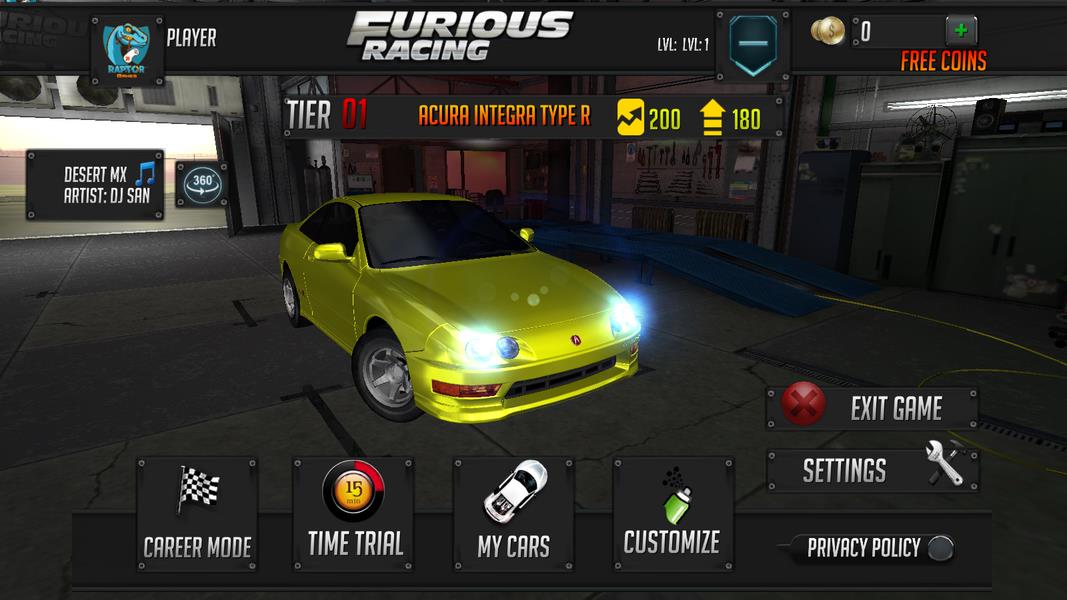This screenshot has width=1067, height=600.
Task: Open the Customize spray paint menu
Action: click(672, 514)
